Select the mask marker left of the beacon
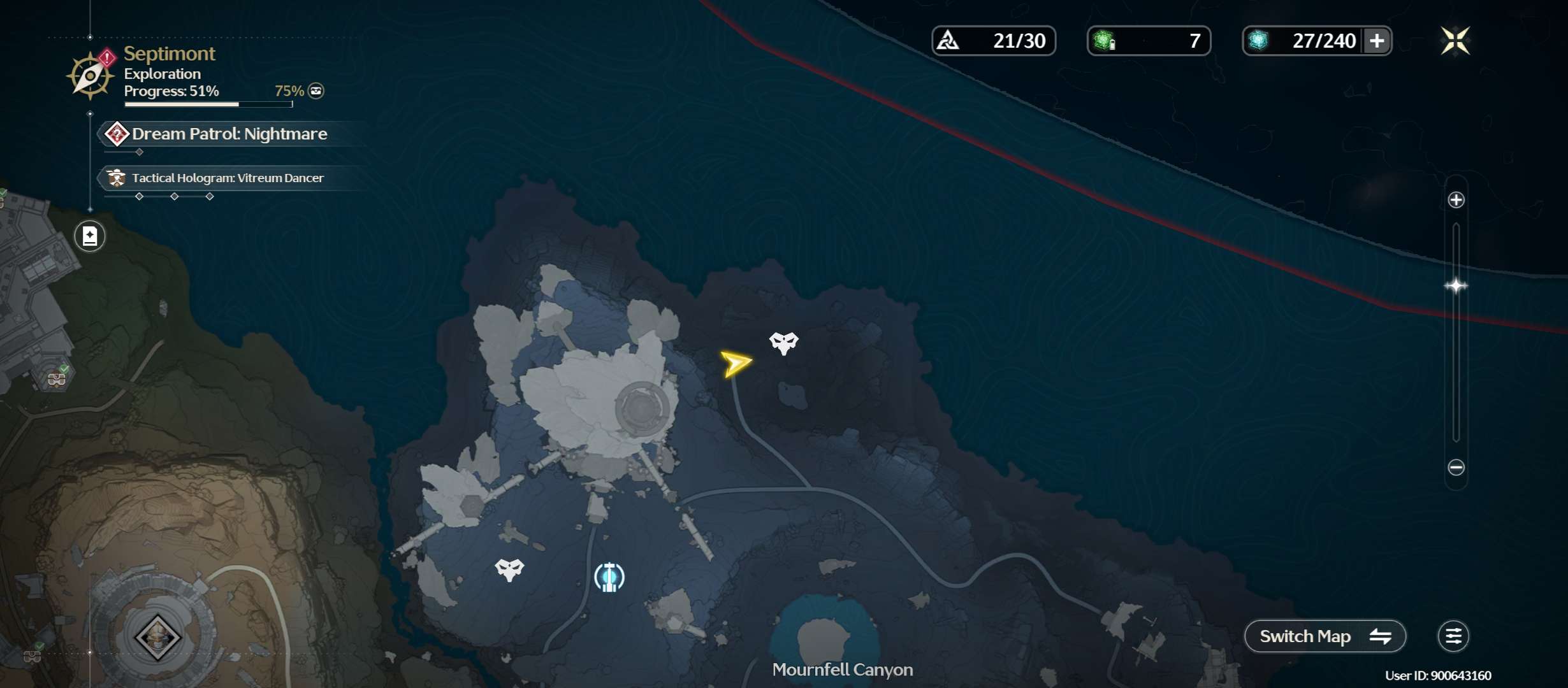Viewport: 1568px width, 688px height. (x=509, y=569)
